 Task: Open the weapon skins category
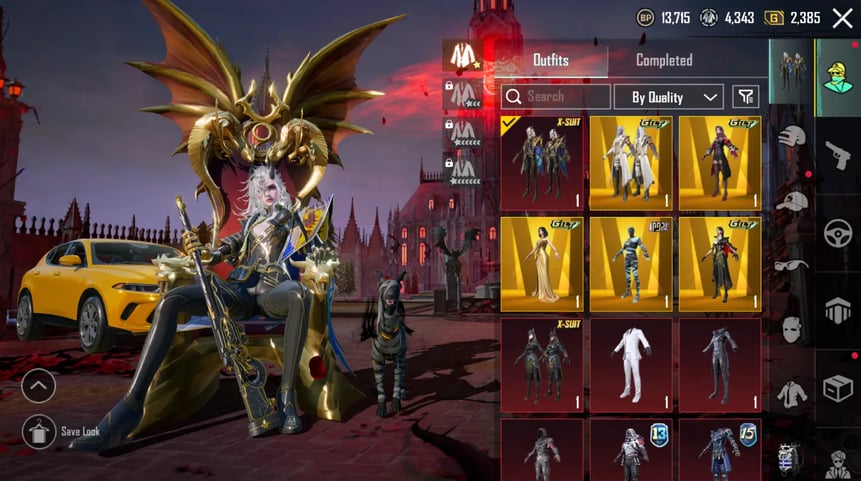(x=838, y=155)
